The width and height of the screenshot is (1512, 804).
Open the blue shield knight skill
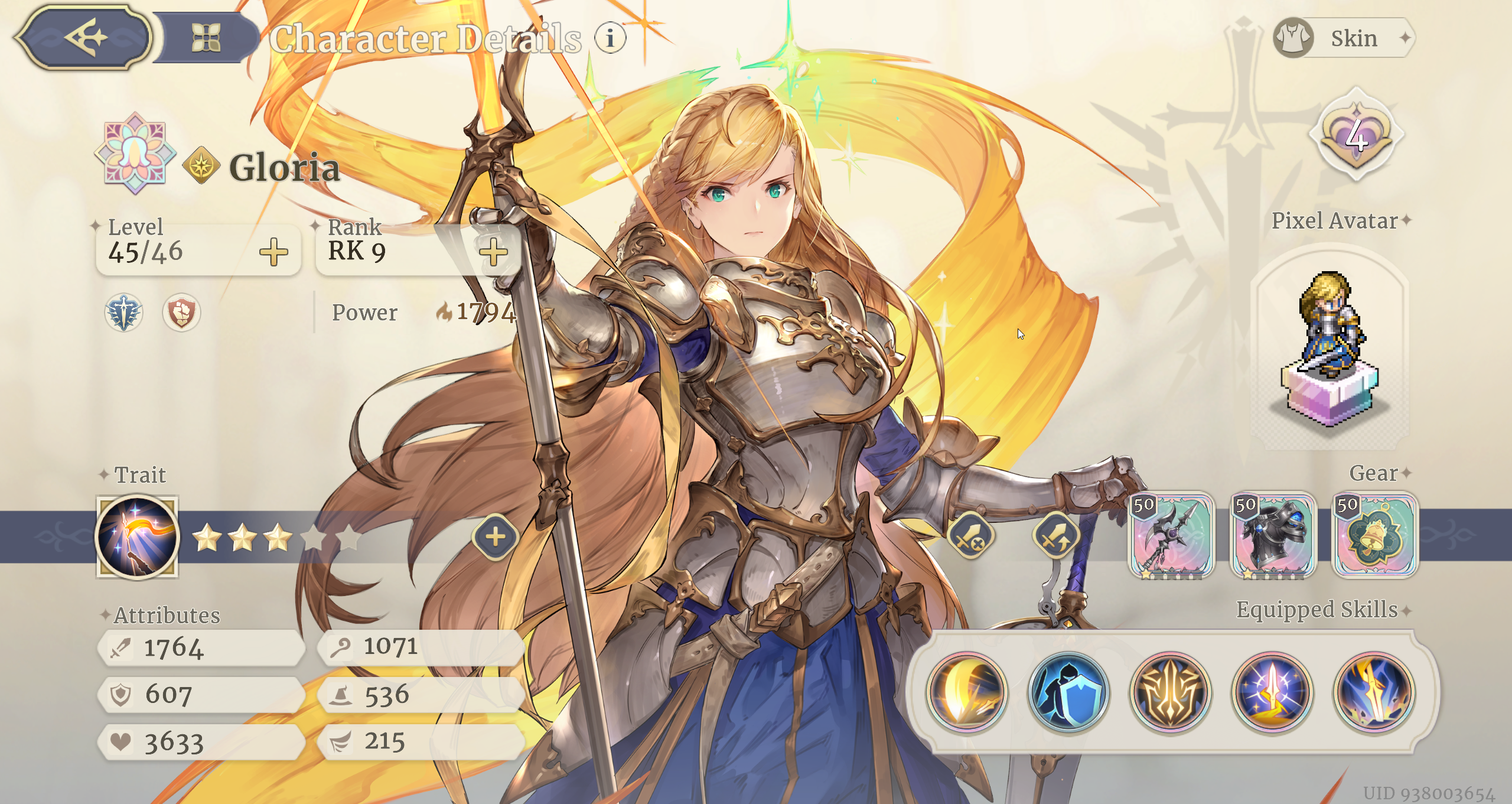pyautogui.click(x=1068, y=692)
